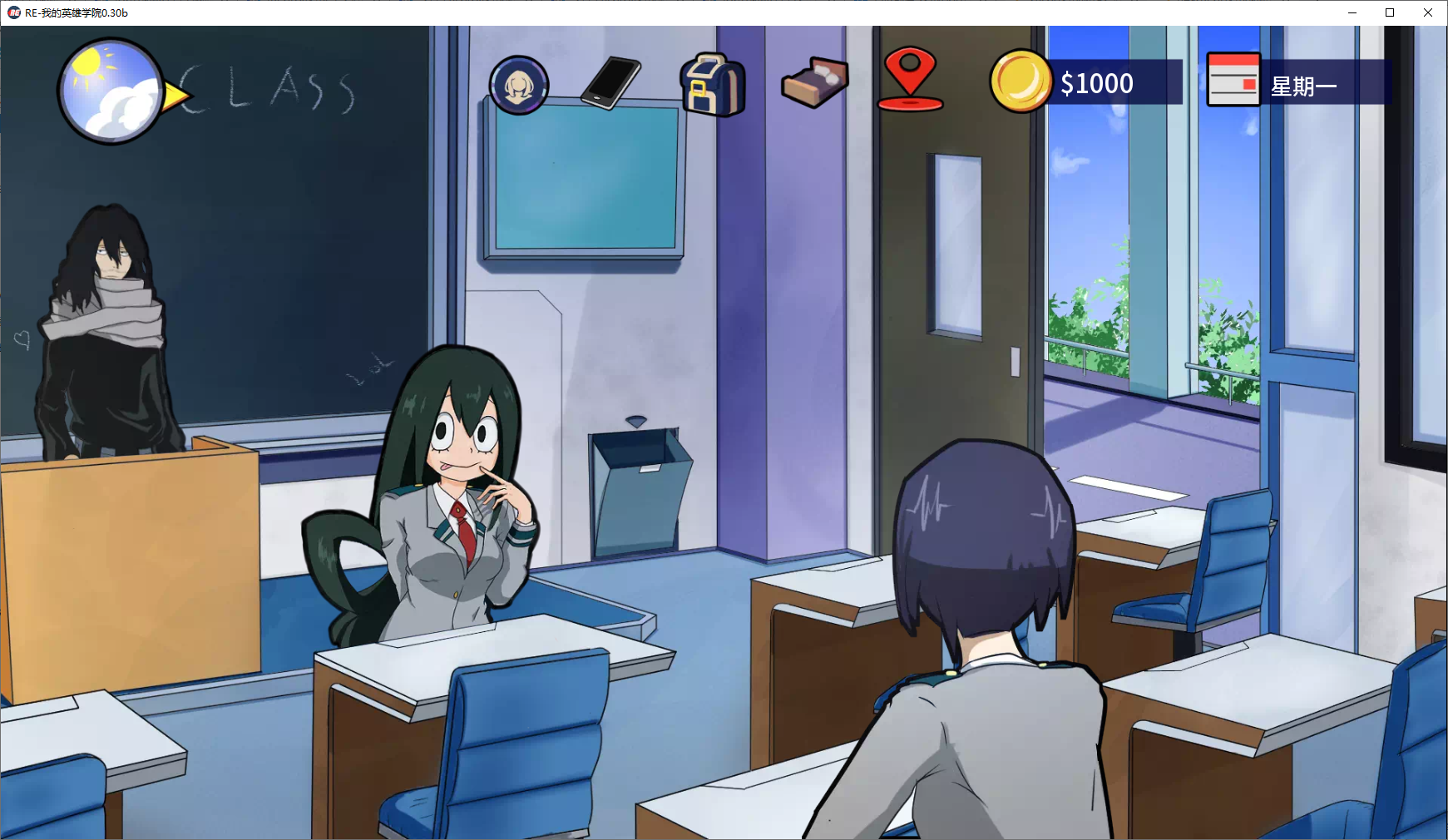Viewport: 1448px width, 840px height.
Task: Open the backpack inventory
Action: tap(713, 84)
